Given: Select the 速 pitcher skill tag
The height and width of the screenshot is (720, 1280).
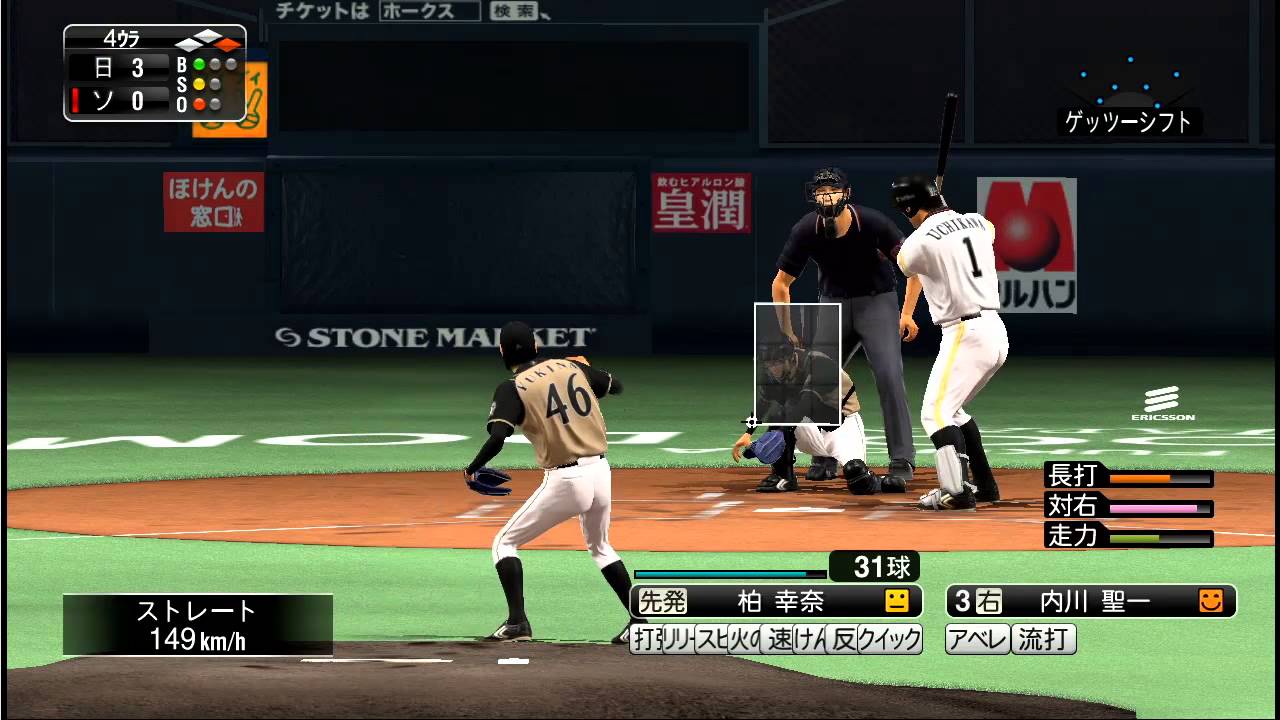Looking at the screenshot, I should pyautogui.click(x=780, y=639).
